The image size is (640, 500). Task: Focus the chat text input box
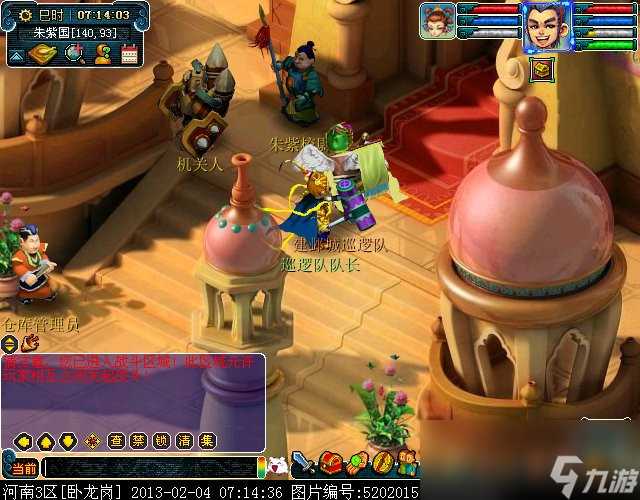[150, 467]
